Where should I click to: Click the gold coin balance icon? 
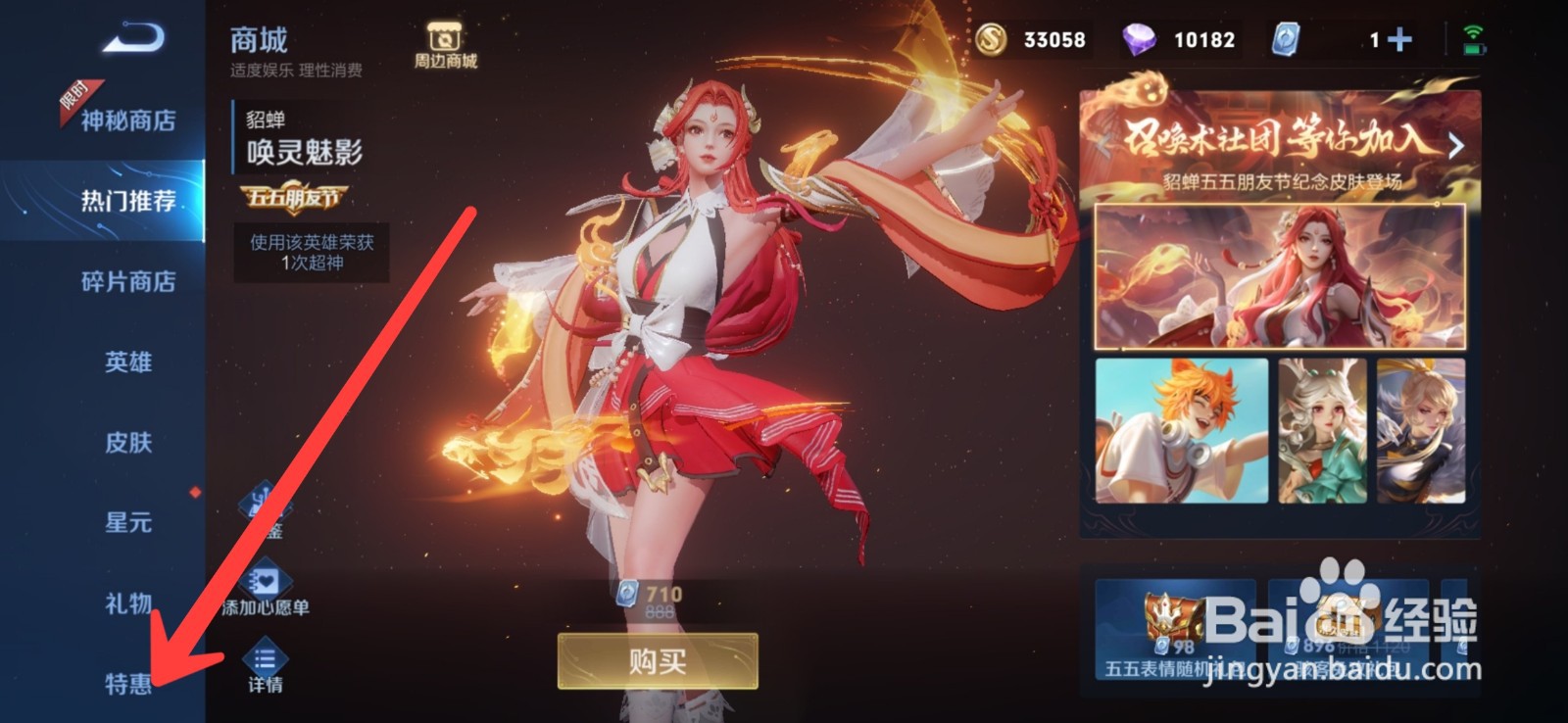pos(992,40)
